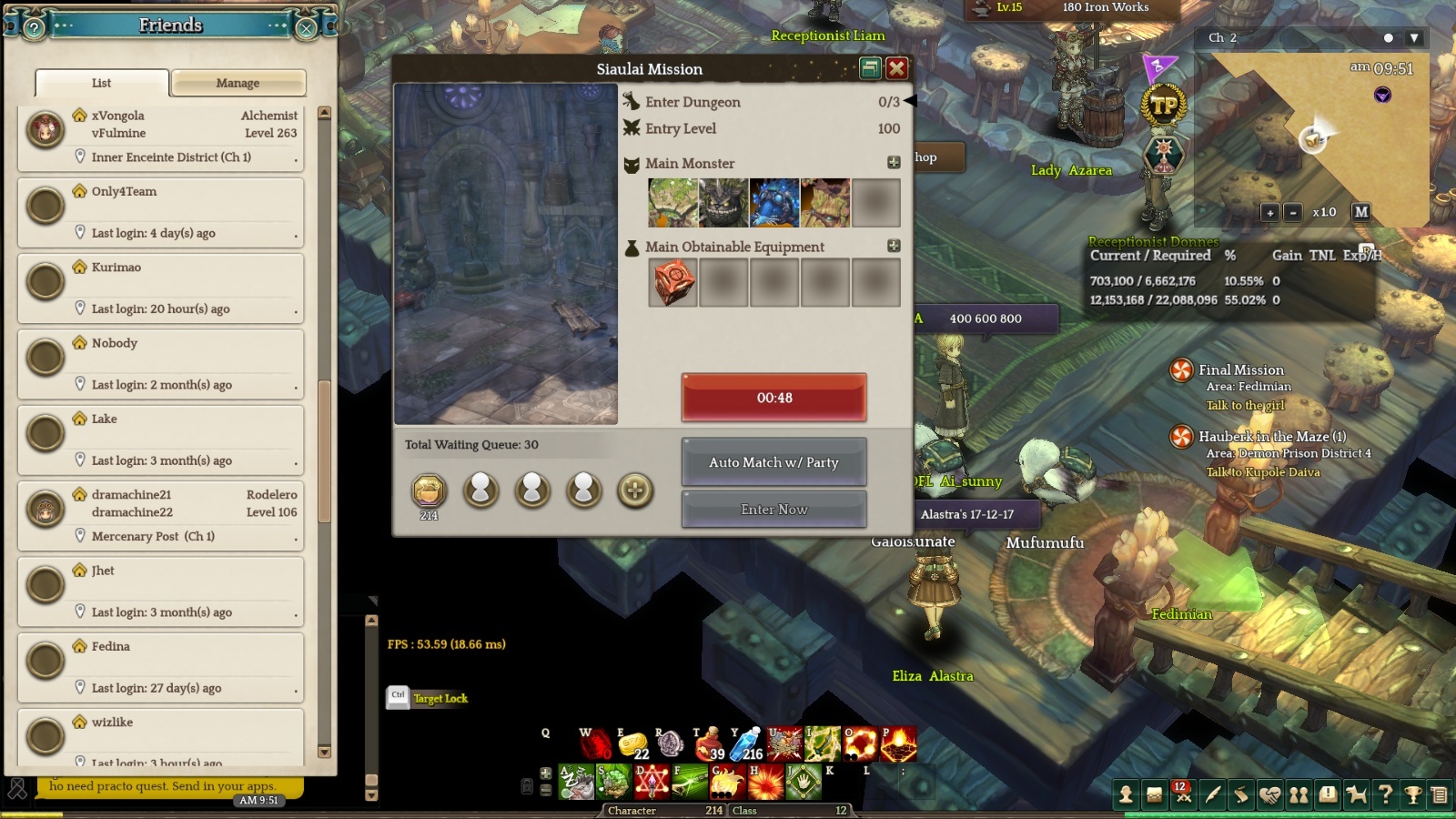
Task: Select the List tab in Friends
Action: (101, 83)
